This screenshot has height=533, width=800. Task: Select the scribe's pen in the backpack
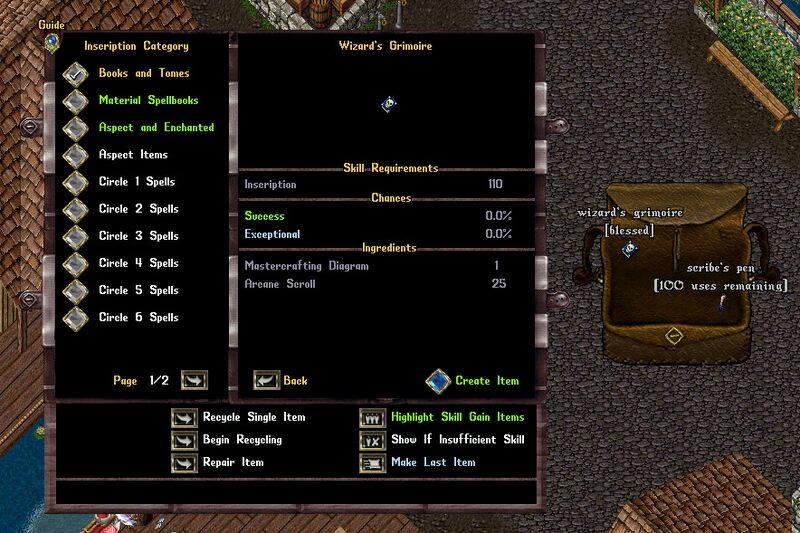coord(719,302)
